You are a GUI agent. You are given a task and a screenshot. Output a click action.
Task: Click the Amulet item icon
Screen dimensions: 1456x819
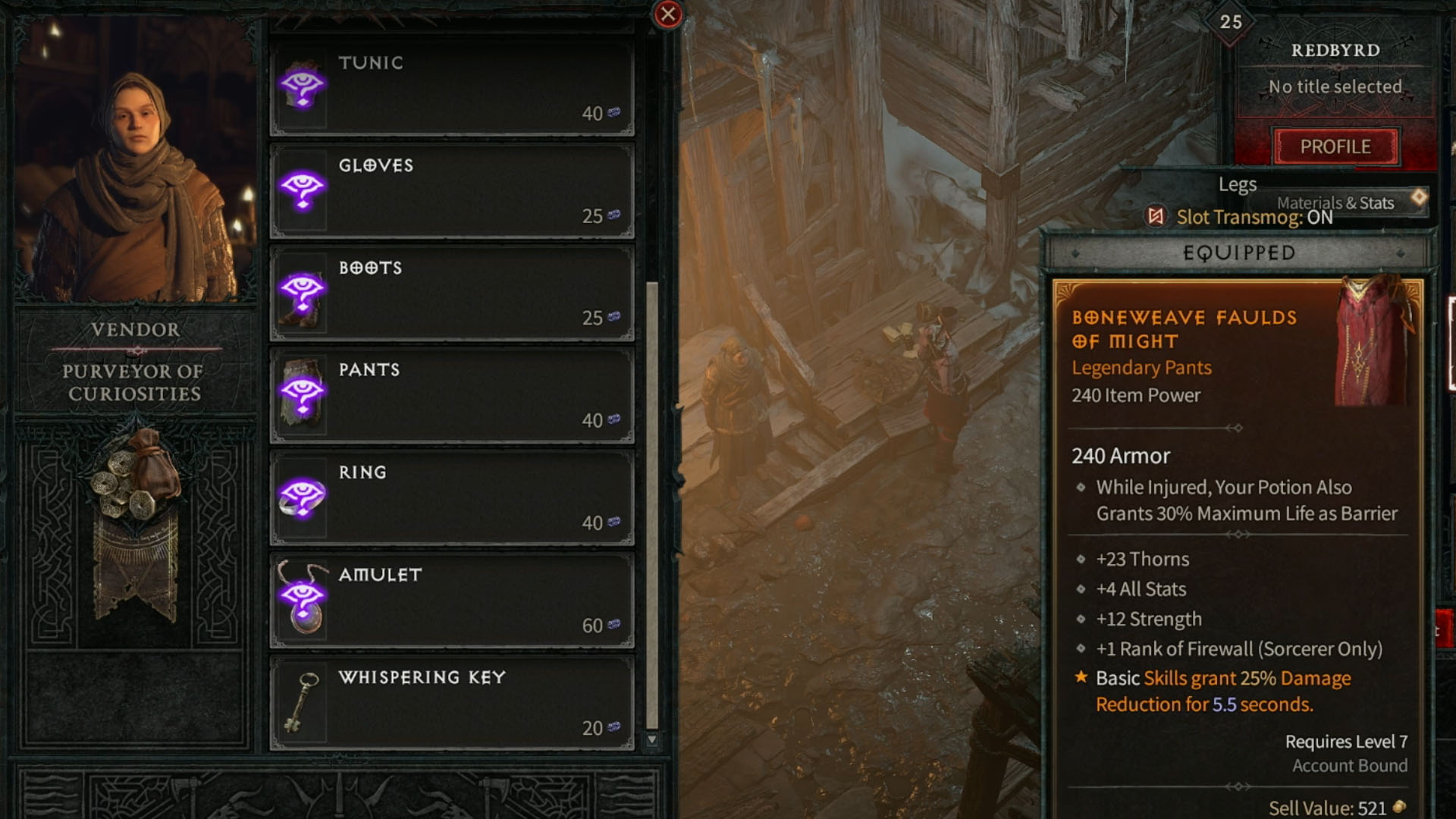point(302,599)
